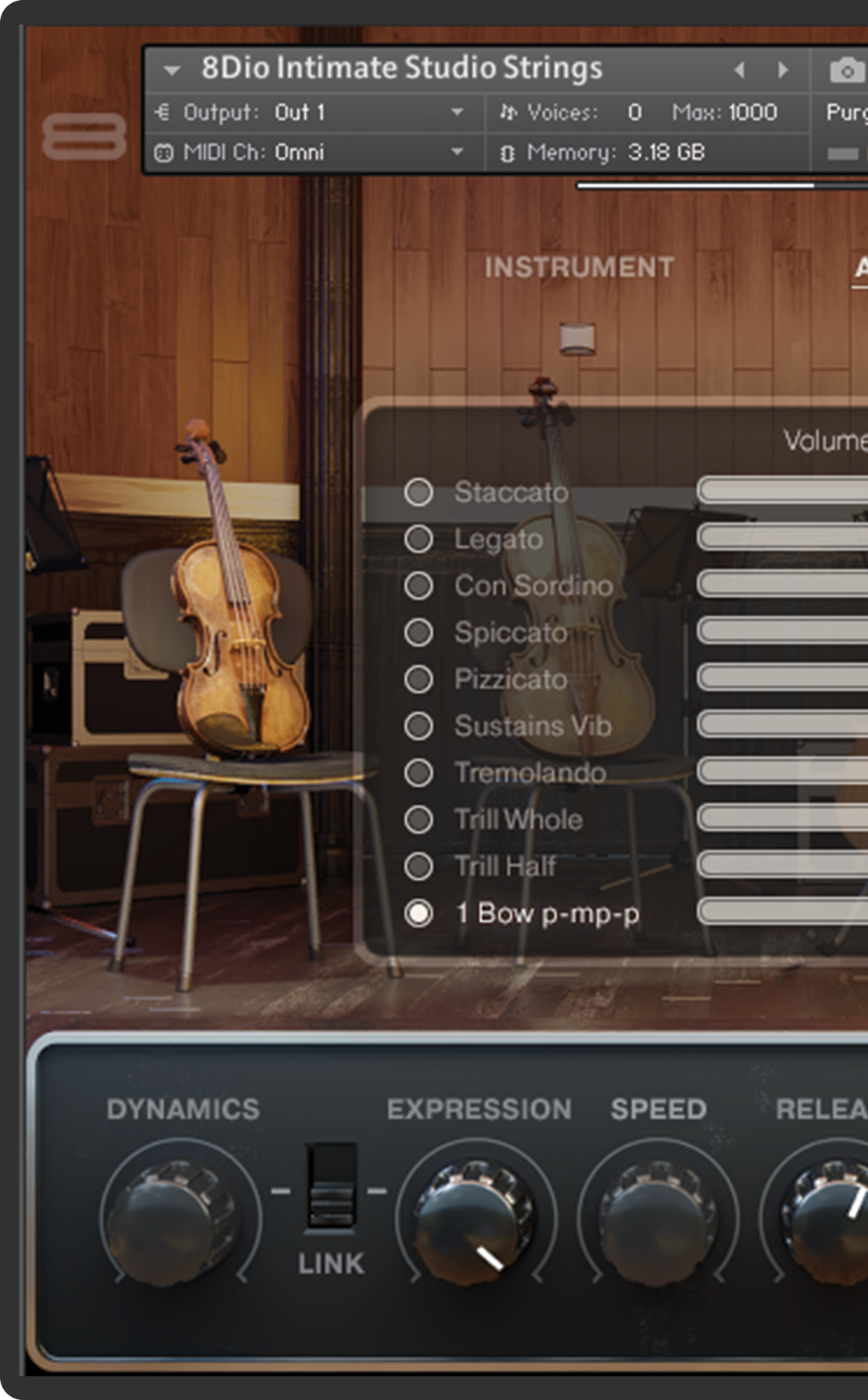This screenshot has width=868, height=1400.
Task: Toggle the LINK switch
Action: click(331, 1187)
